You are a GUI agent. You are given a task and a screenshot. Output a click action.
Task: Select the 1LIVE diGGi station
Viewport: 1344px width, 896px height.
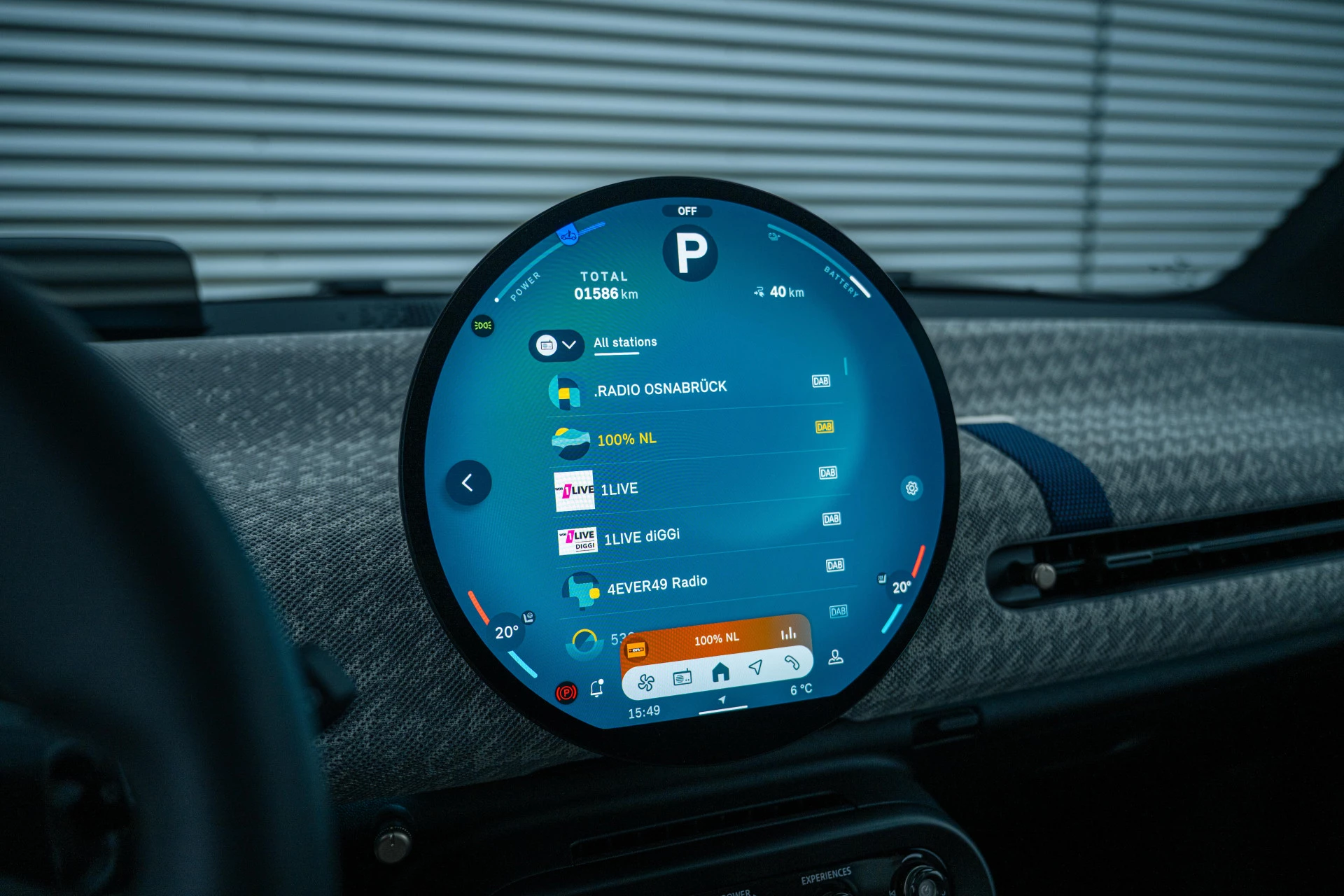click(641, 537)
